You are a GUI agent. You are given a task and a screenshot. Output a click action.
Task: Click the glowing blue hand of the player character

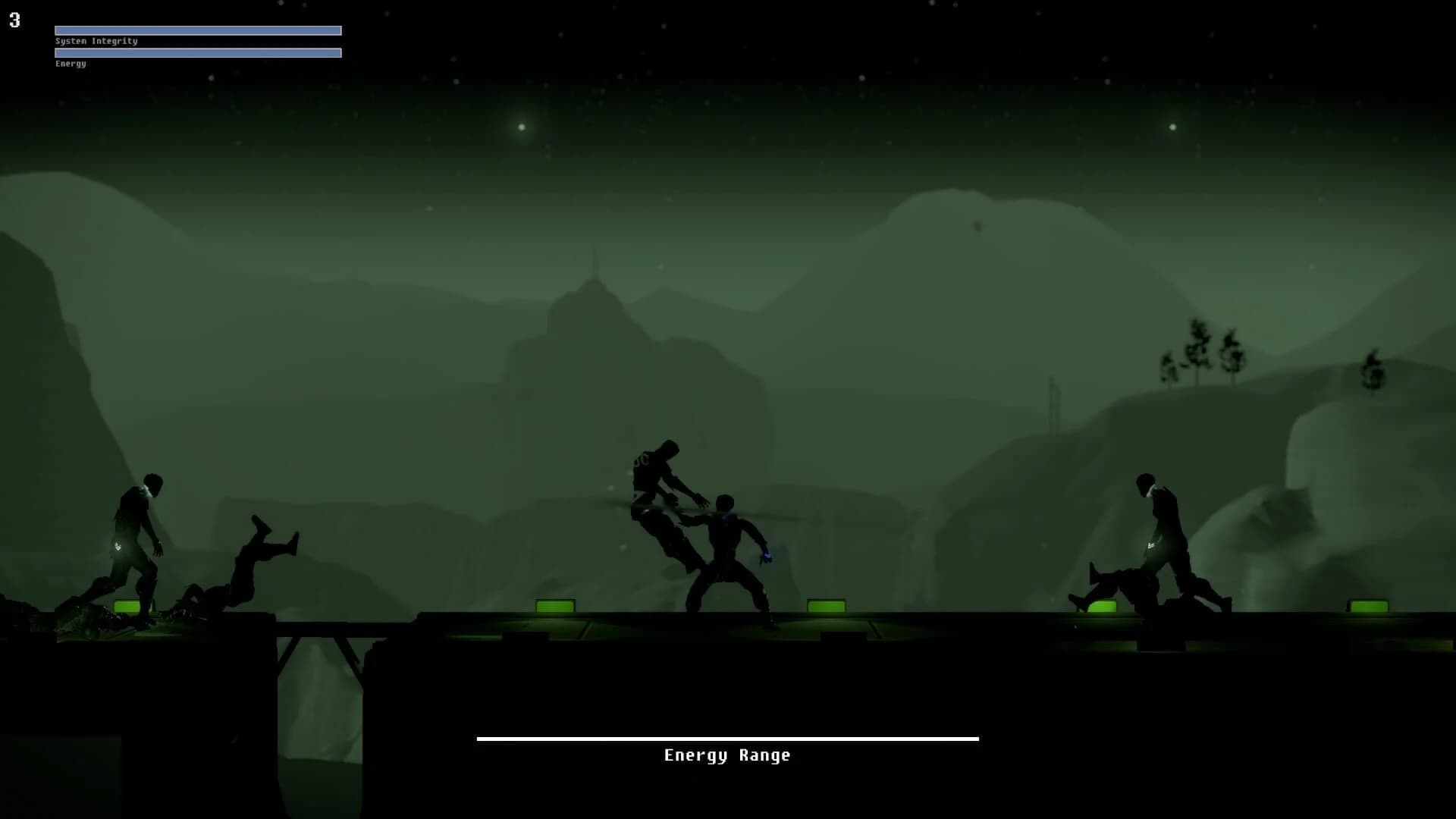[x=765, y=555]
